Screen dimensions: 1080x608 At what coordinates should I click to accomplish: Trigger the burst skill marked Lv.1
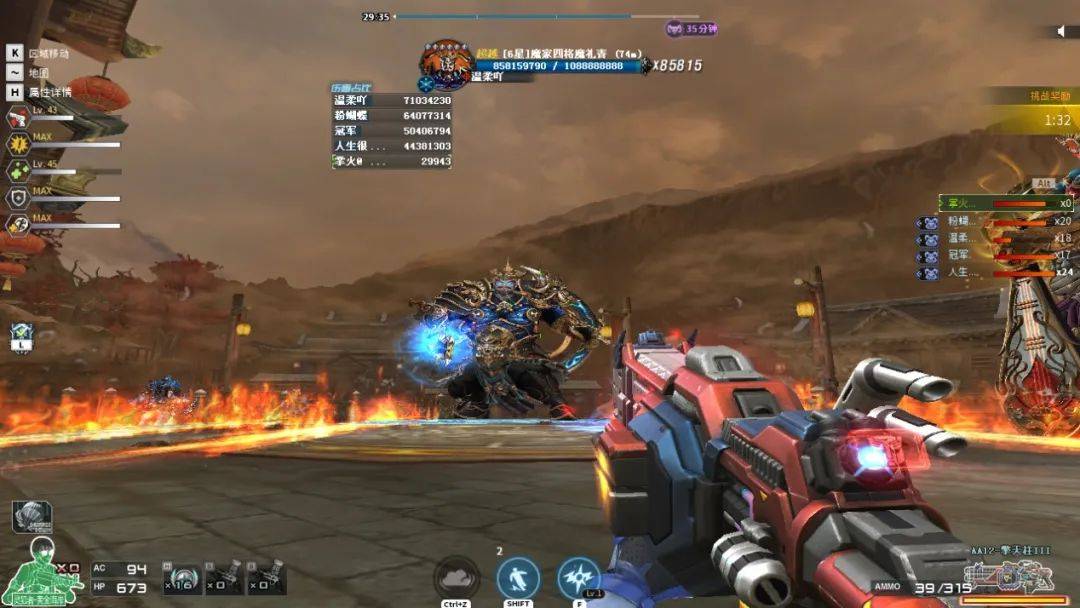coord(579,578)
